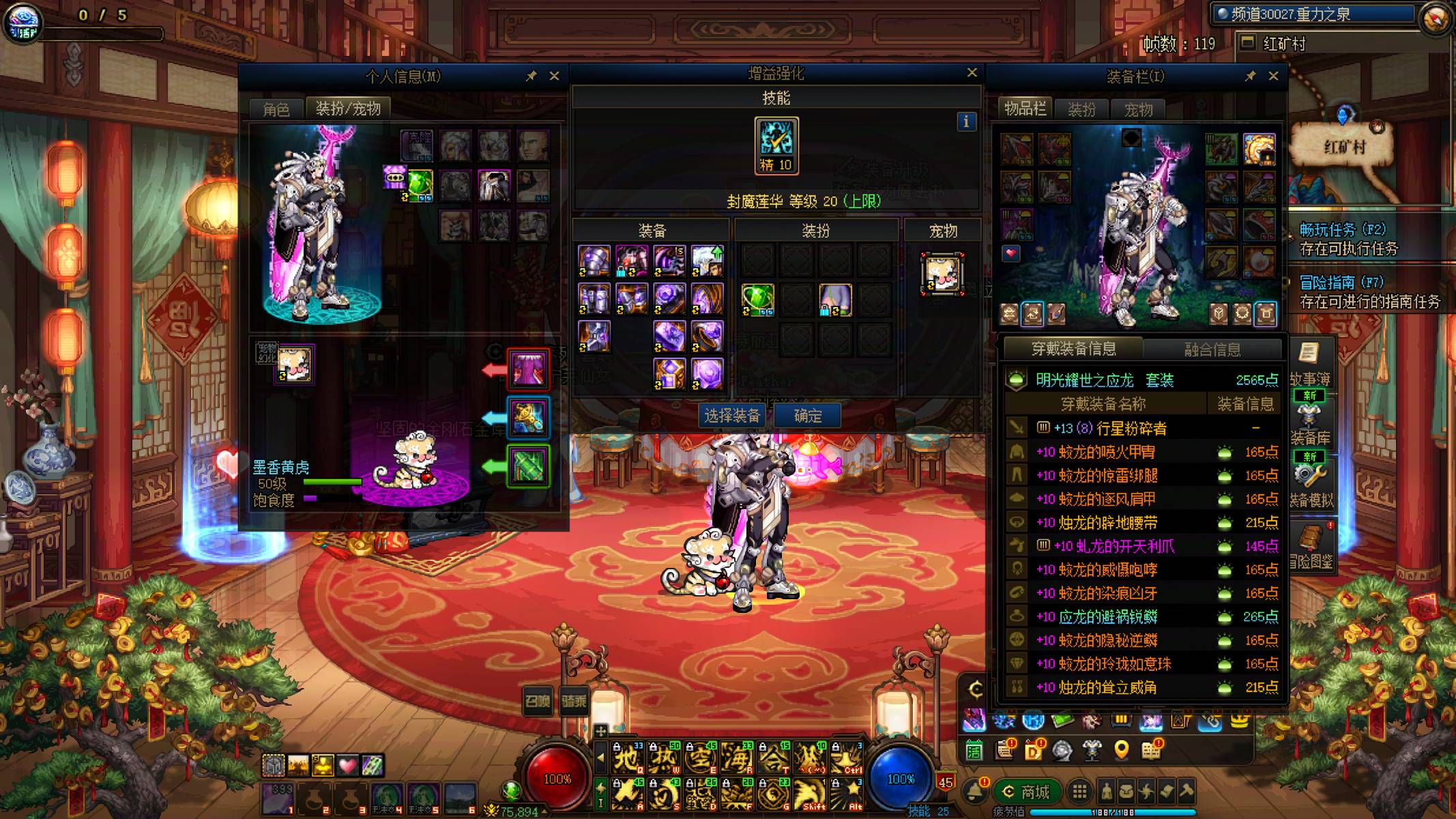Close the 增益强化 window

pyautogui.click(x=972, y=72)
